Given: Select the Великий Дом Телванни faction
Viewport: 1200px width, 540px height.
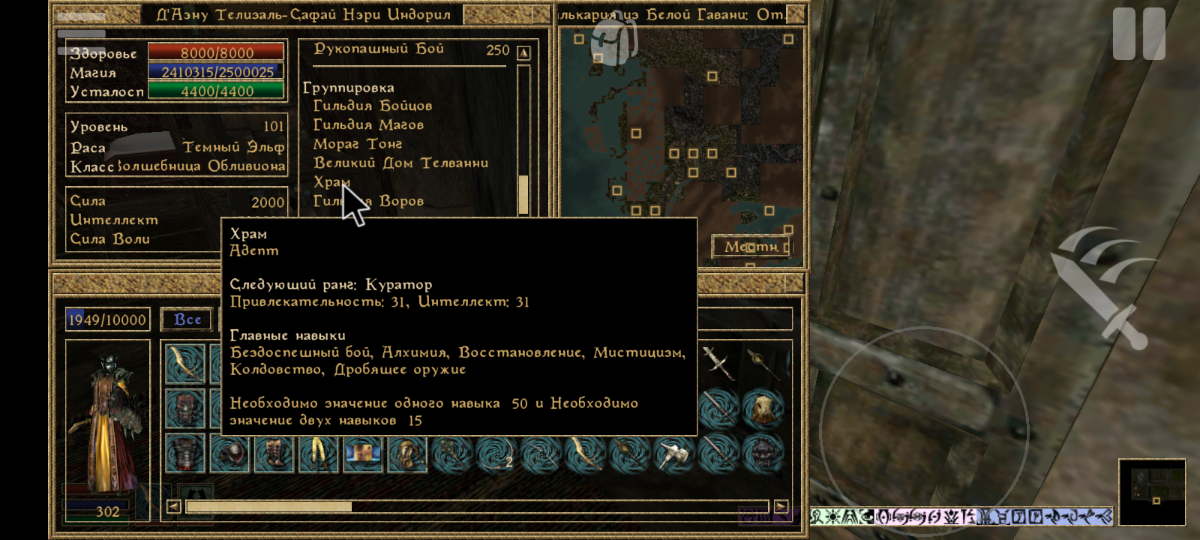Looking at the screenshot, I should pos(400,163).
